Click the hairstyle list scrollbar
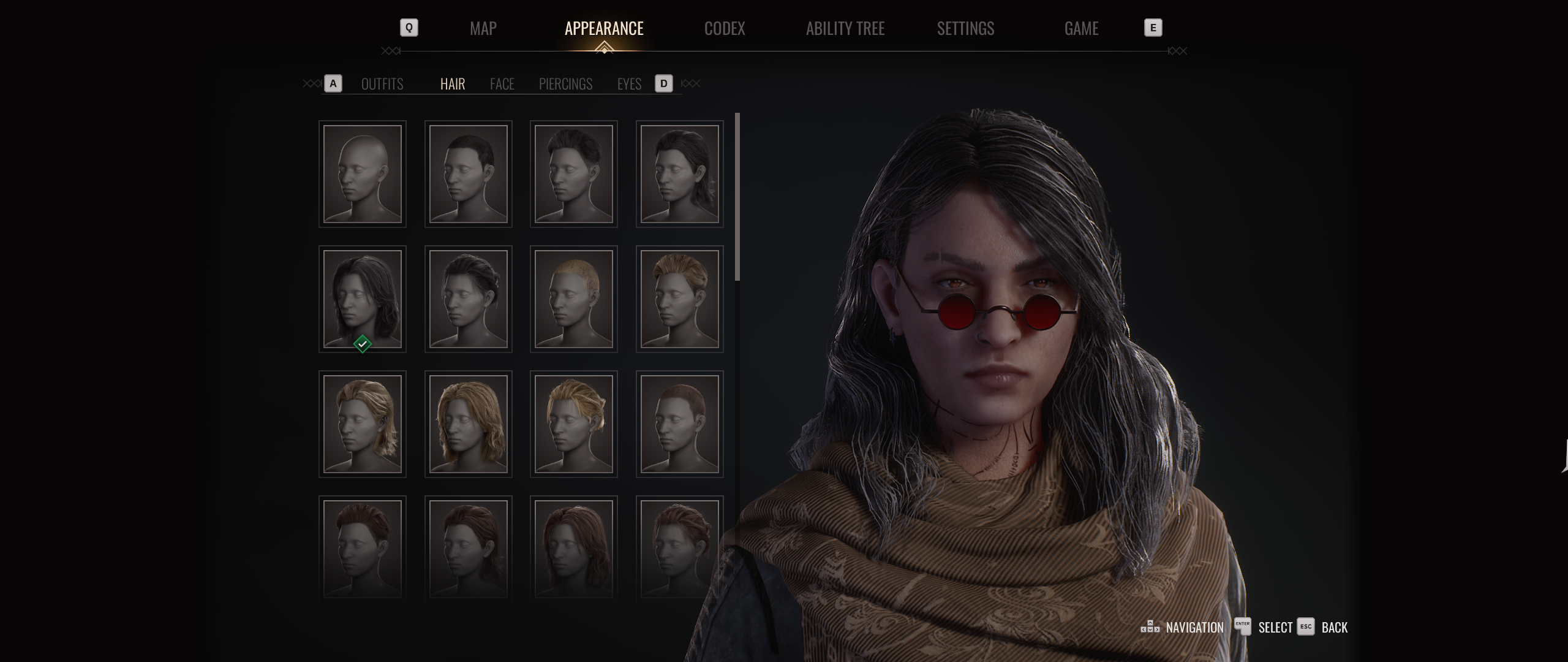The height and width of the screenshot is (662, 1568). [737, 196]
